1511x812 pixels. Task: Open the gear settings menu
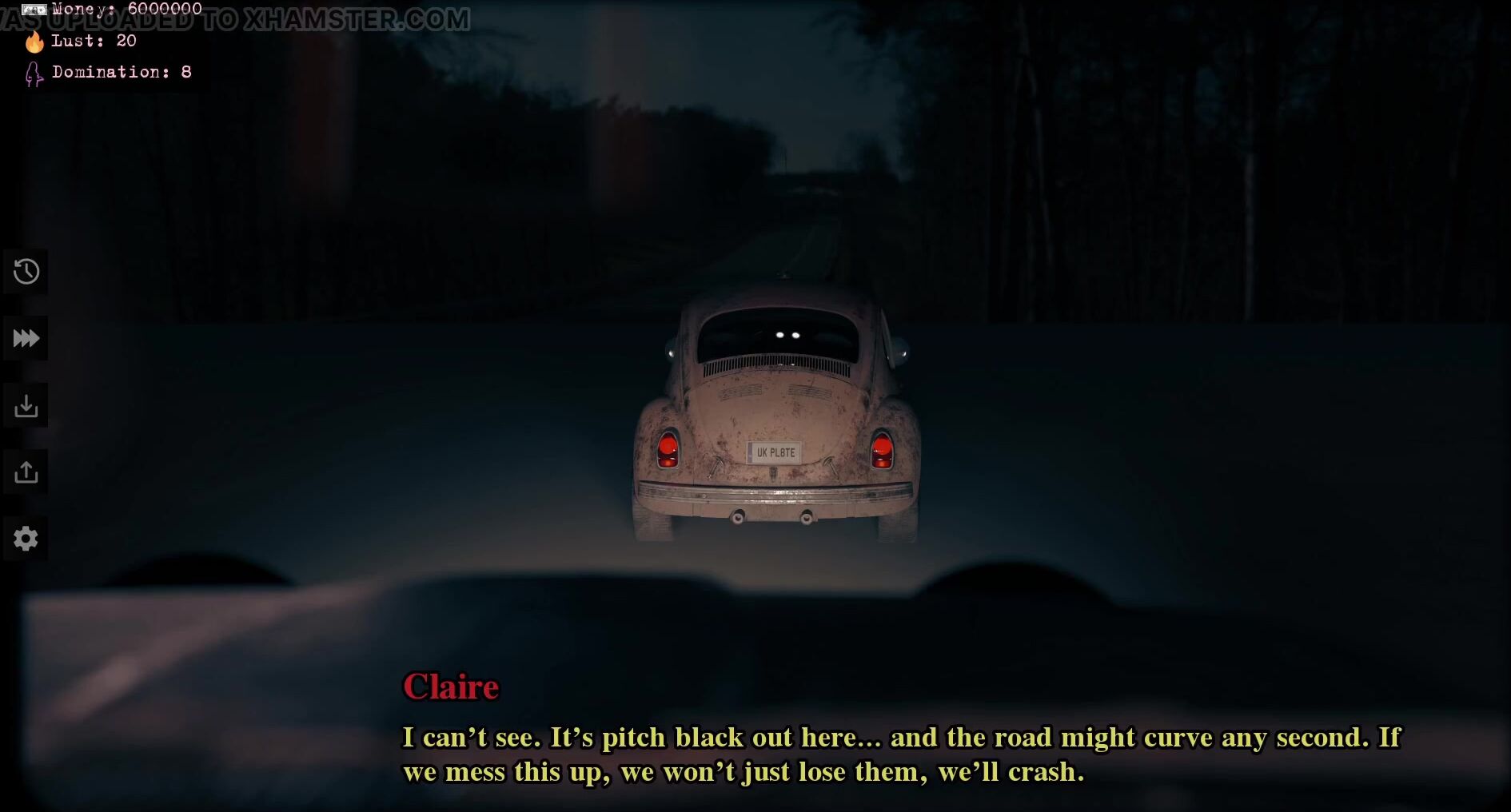[26, 539]
